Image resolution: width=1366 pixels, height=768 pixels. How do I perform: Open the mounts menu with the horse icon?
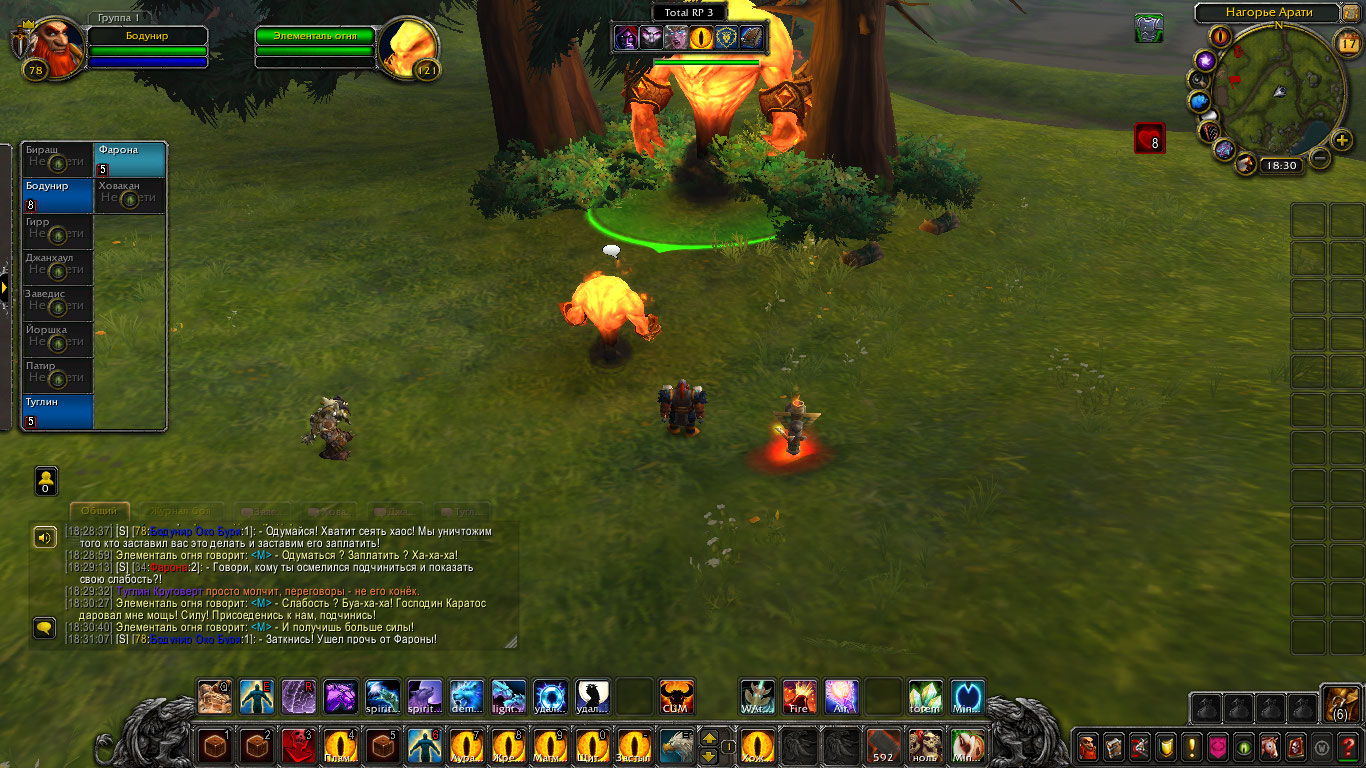click(x=1270, y=747)
